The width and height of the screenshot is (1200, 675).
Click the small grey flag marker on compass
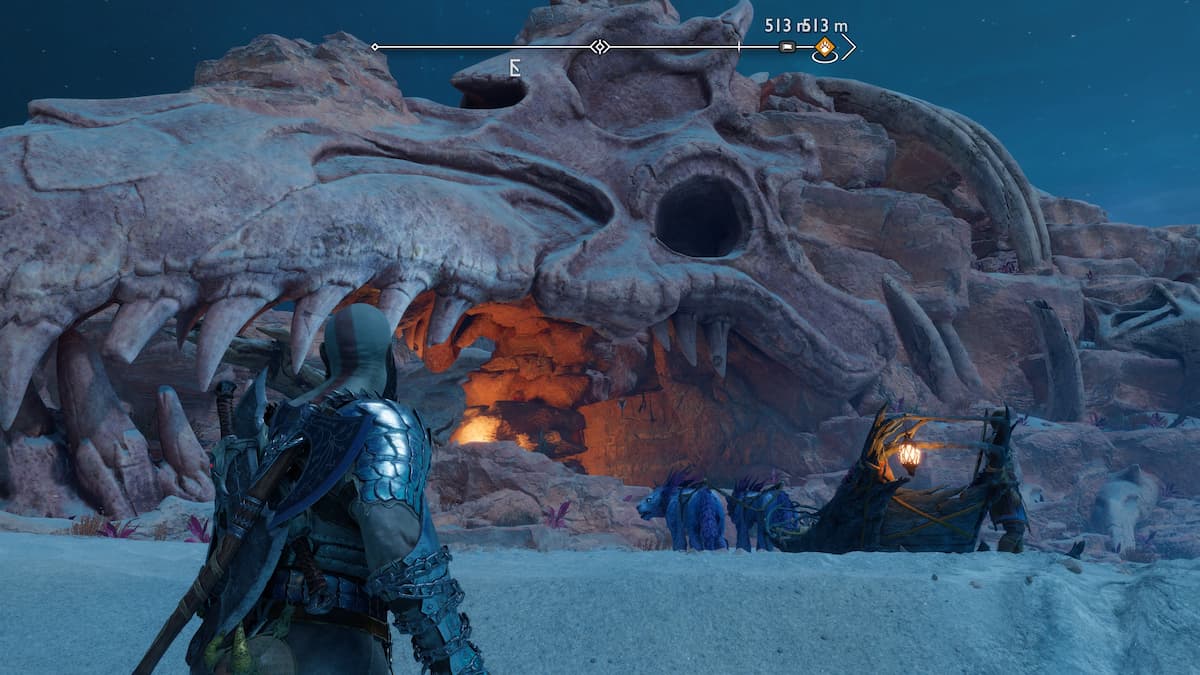coord(788,47)
